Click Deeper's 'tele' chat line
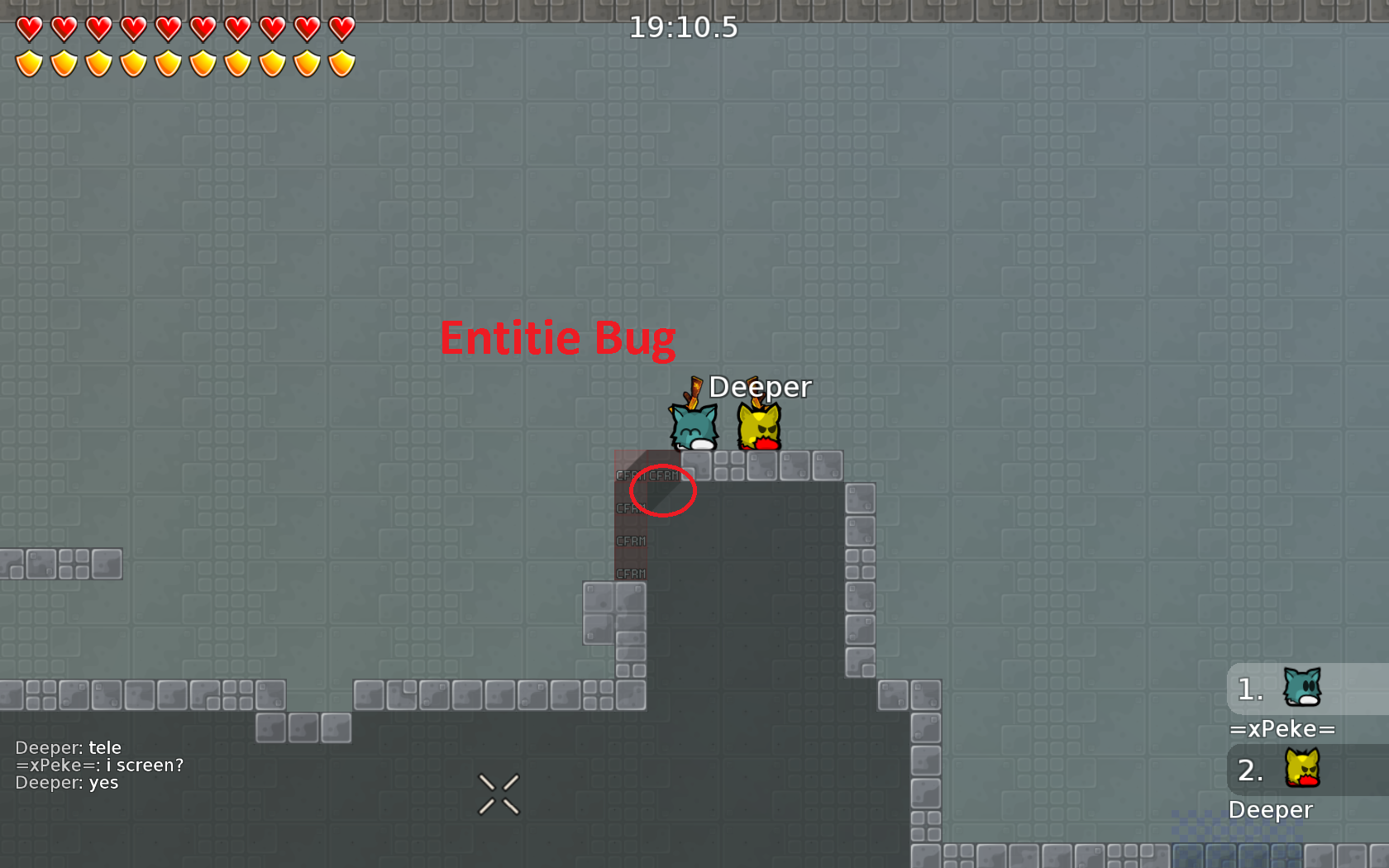The image size is (1389, 868). (x=69, y=746)
